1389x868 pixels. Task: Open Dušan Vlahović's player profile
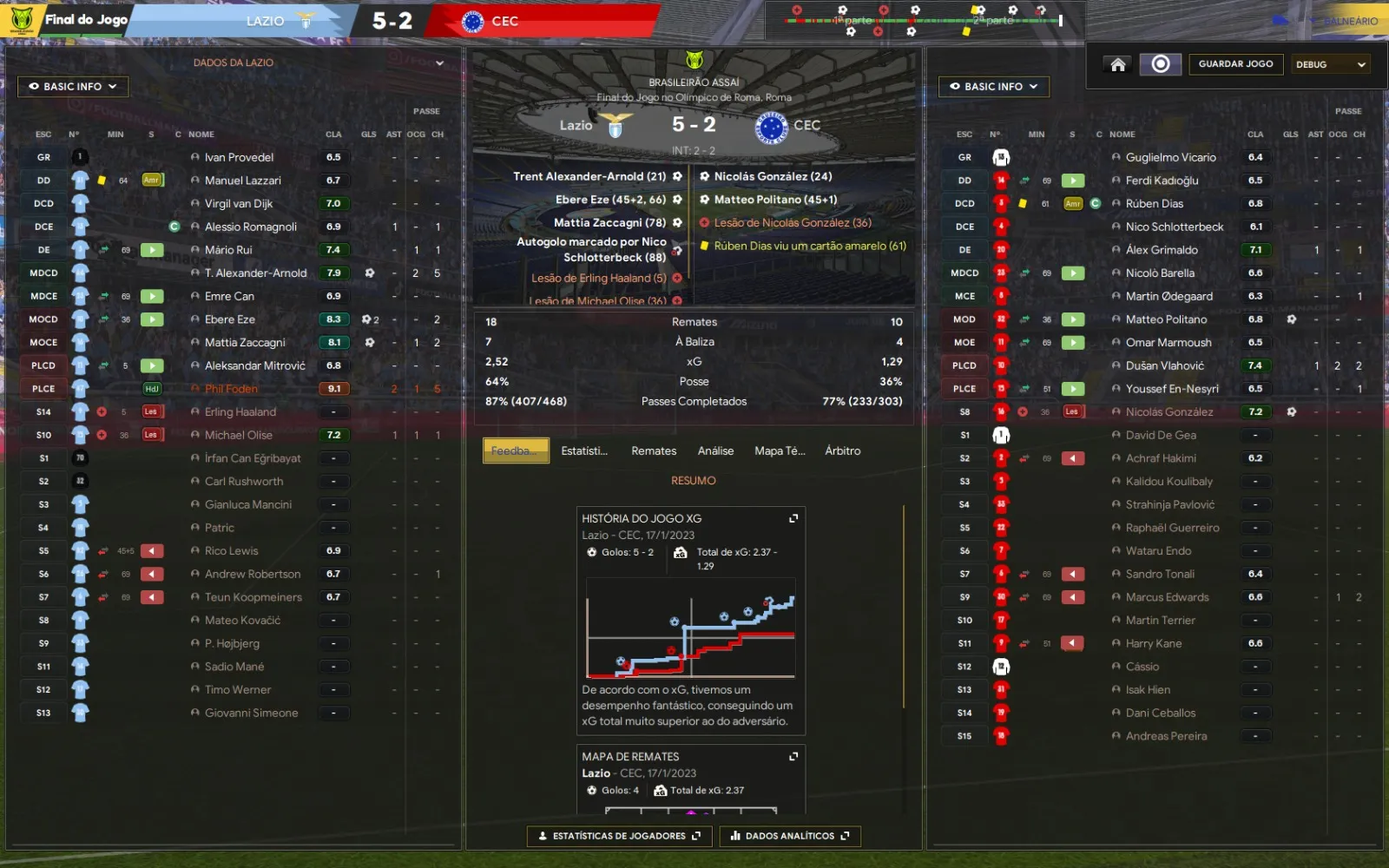1164,365
